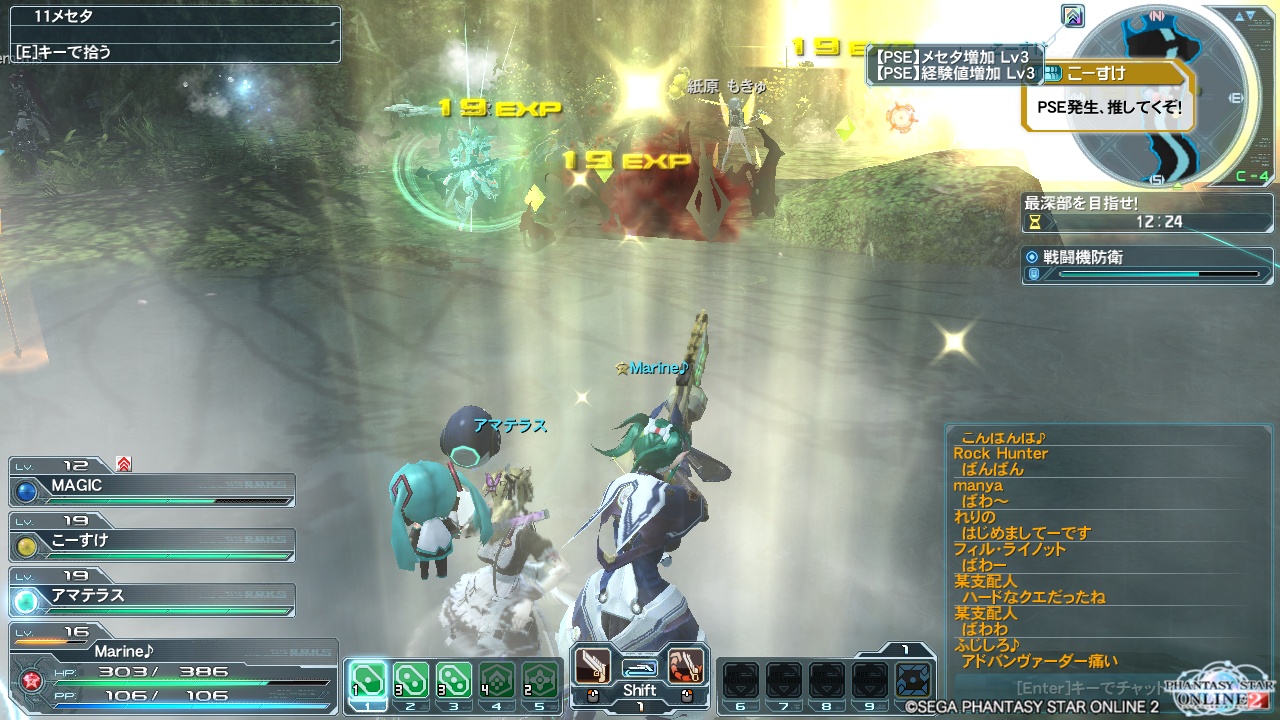Click the right weapon action orange icon
The width and height of the screenshot is (1280, 720).
[686, 665]
